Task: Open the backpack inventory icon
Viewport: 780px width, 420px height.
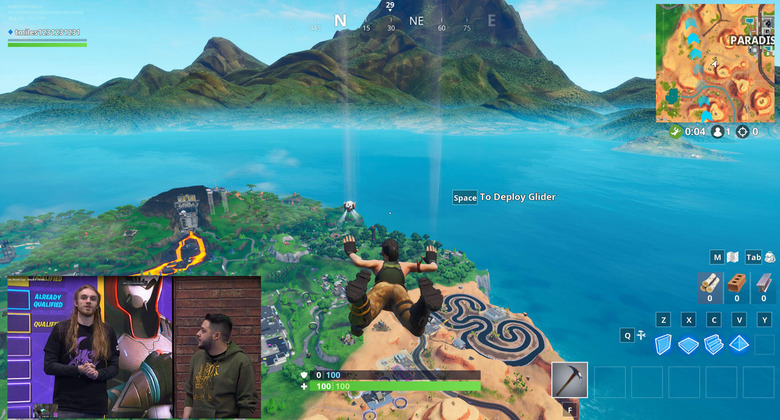Action: point(771,257)
